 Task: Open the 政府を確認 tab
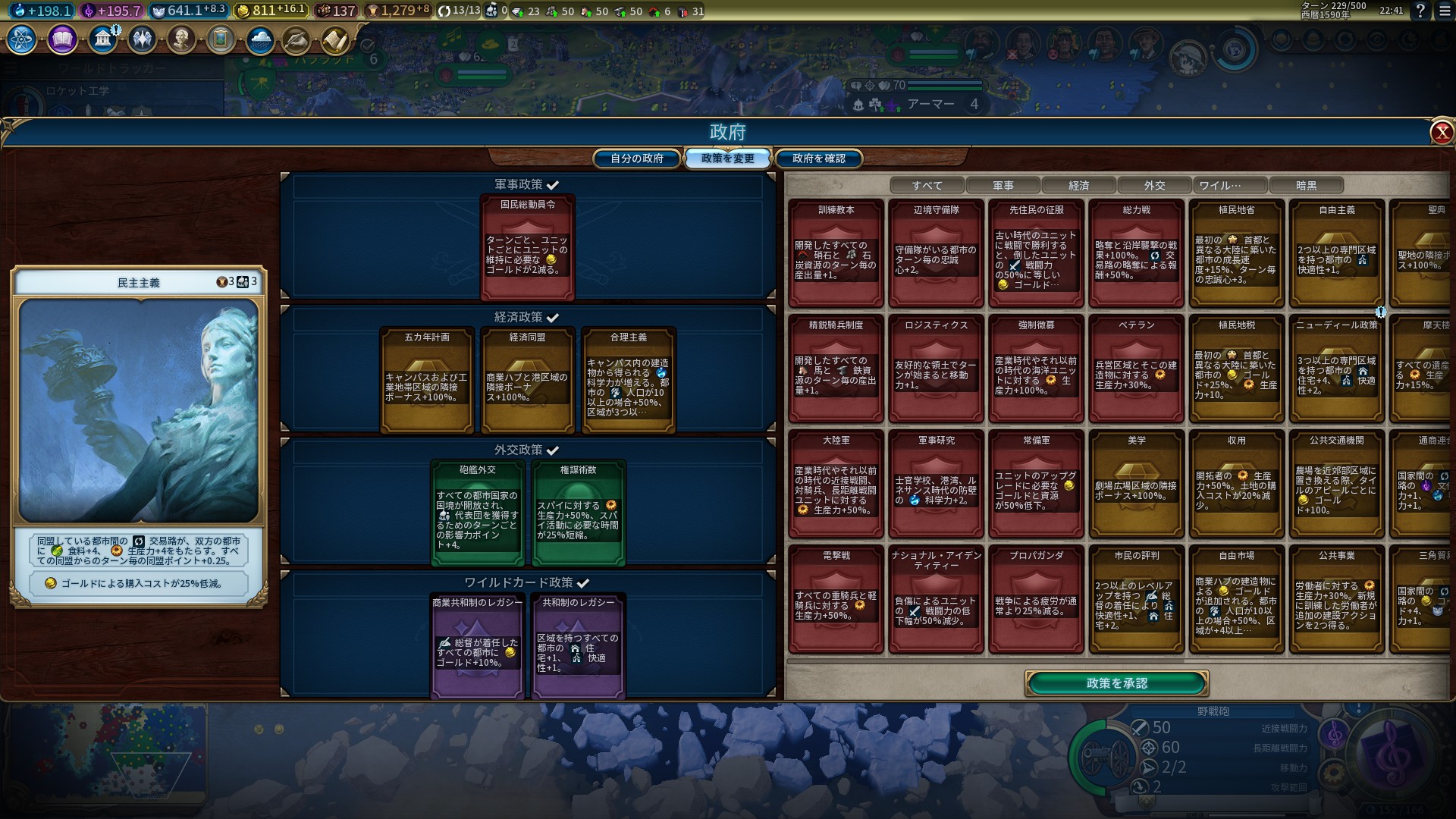(818, 158)
